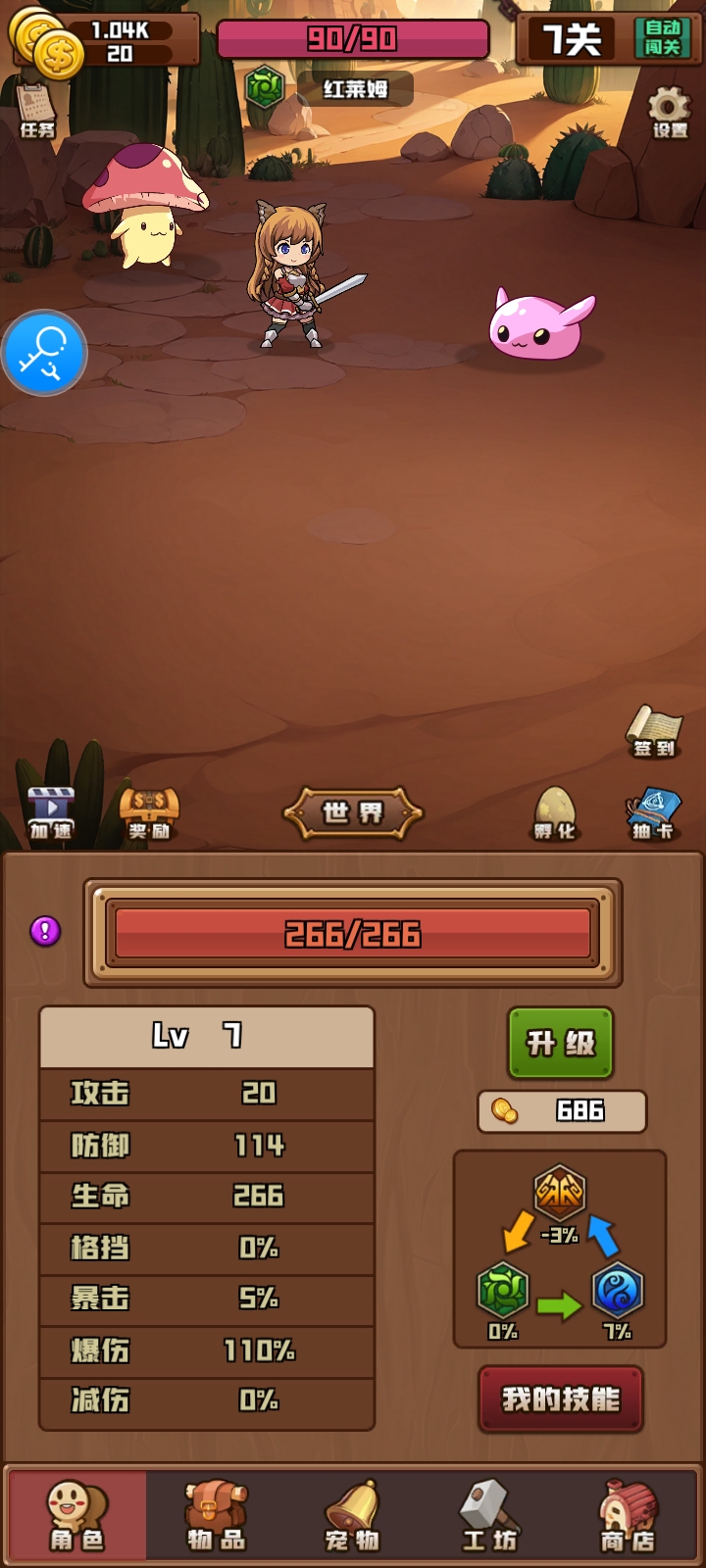
Task: Open 我的技能 my skills panel
Action: [x=561, y=1398]
